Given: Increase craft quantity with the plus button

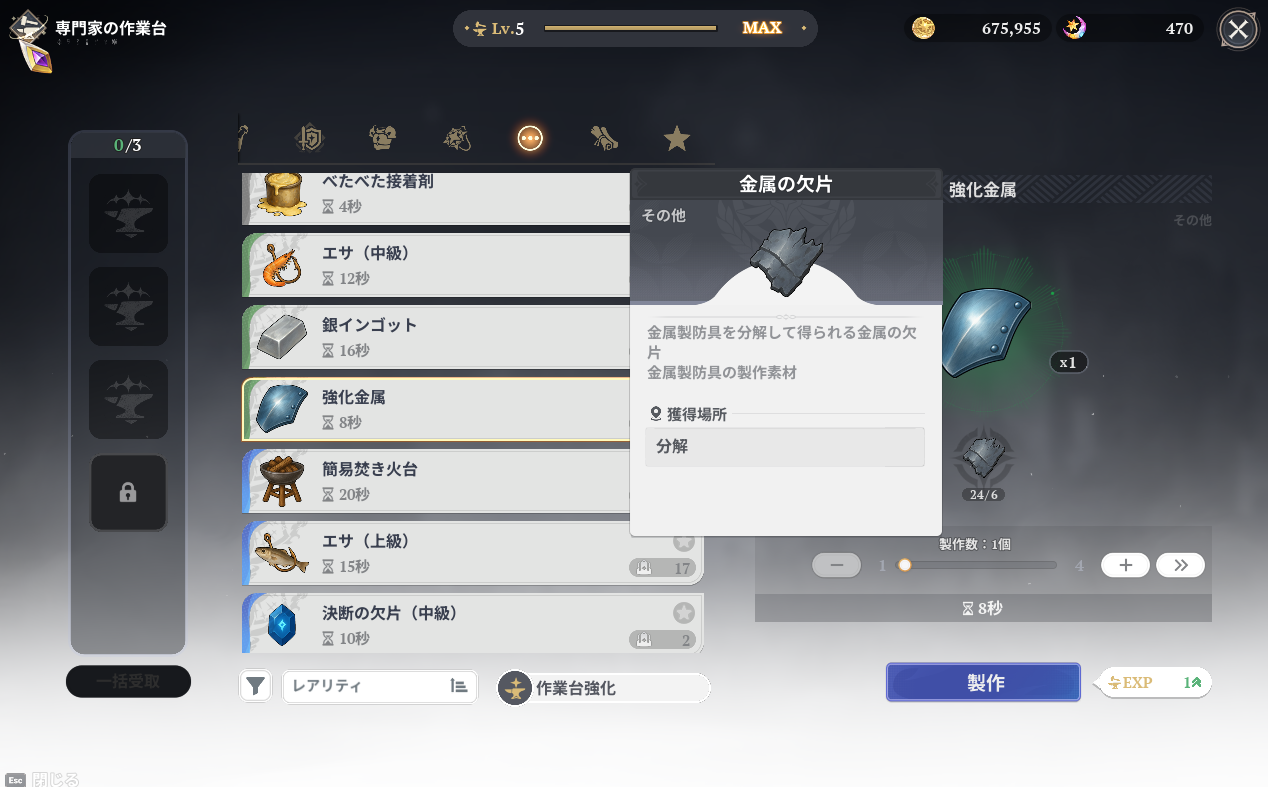Looking at the screenshot, I should tap(1125, 565).
